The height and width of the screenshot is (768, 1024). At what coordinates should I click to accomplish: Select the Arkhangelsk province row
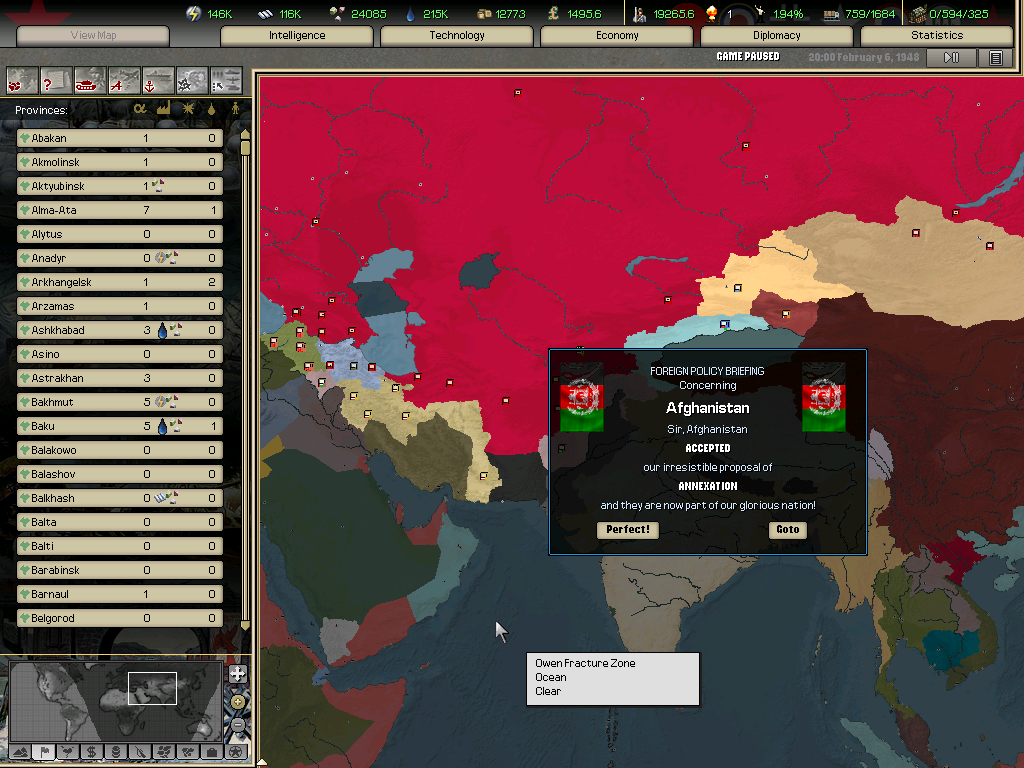coord(120,282)
